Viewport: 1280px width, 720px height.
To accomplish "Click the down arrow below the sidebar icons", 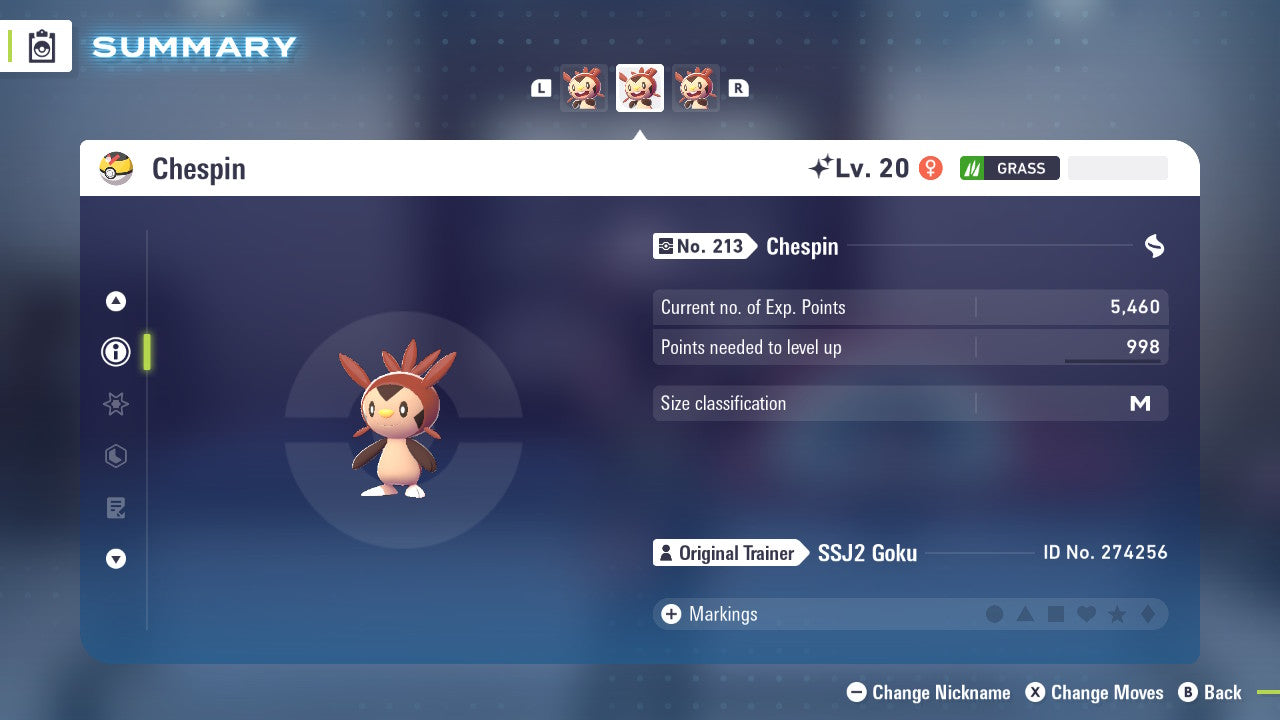I will point(115,559).
